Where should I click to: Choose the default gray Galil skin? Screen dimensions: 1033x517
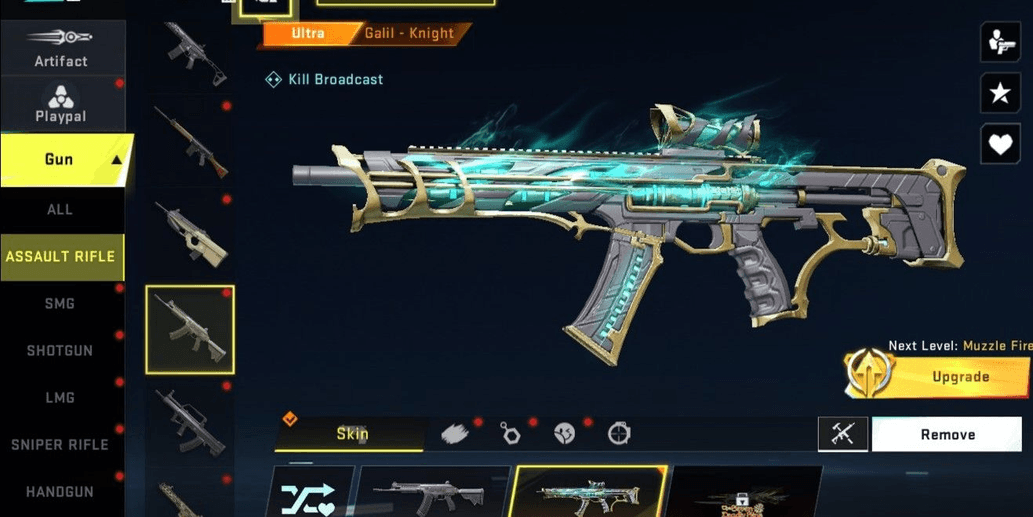pos(433,495)
